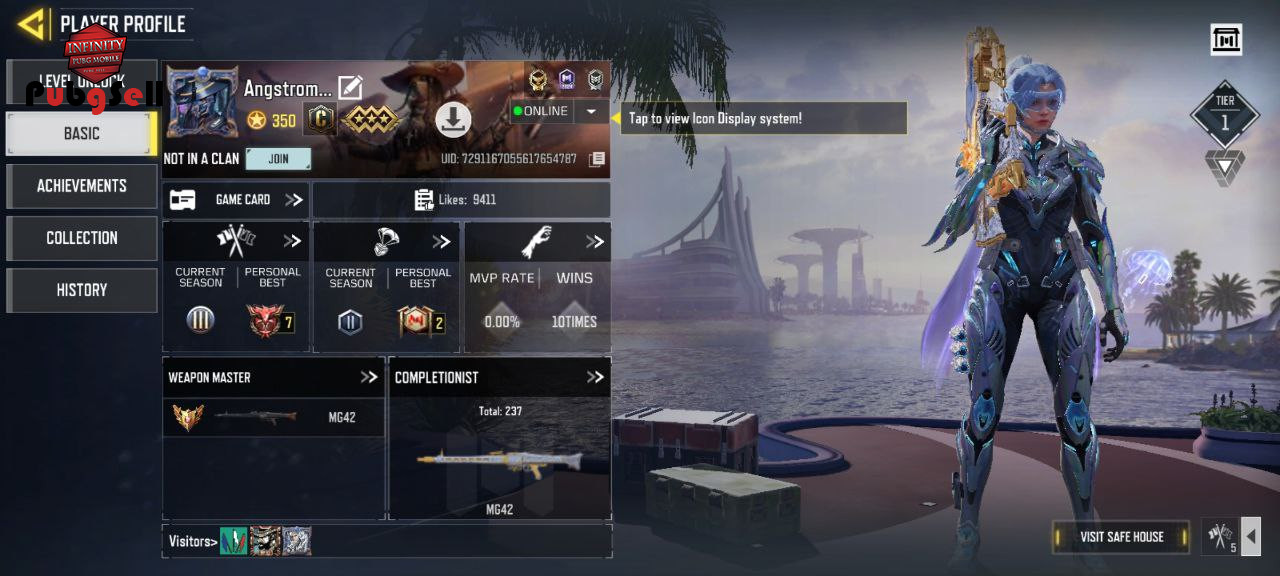Open the Achievements tab
The width and height of the screenshot is (1280, 576).
click(81, 186)
